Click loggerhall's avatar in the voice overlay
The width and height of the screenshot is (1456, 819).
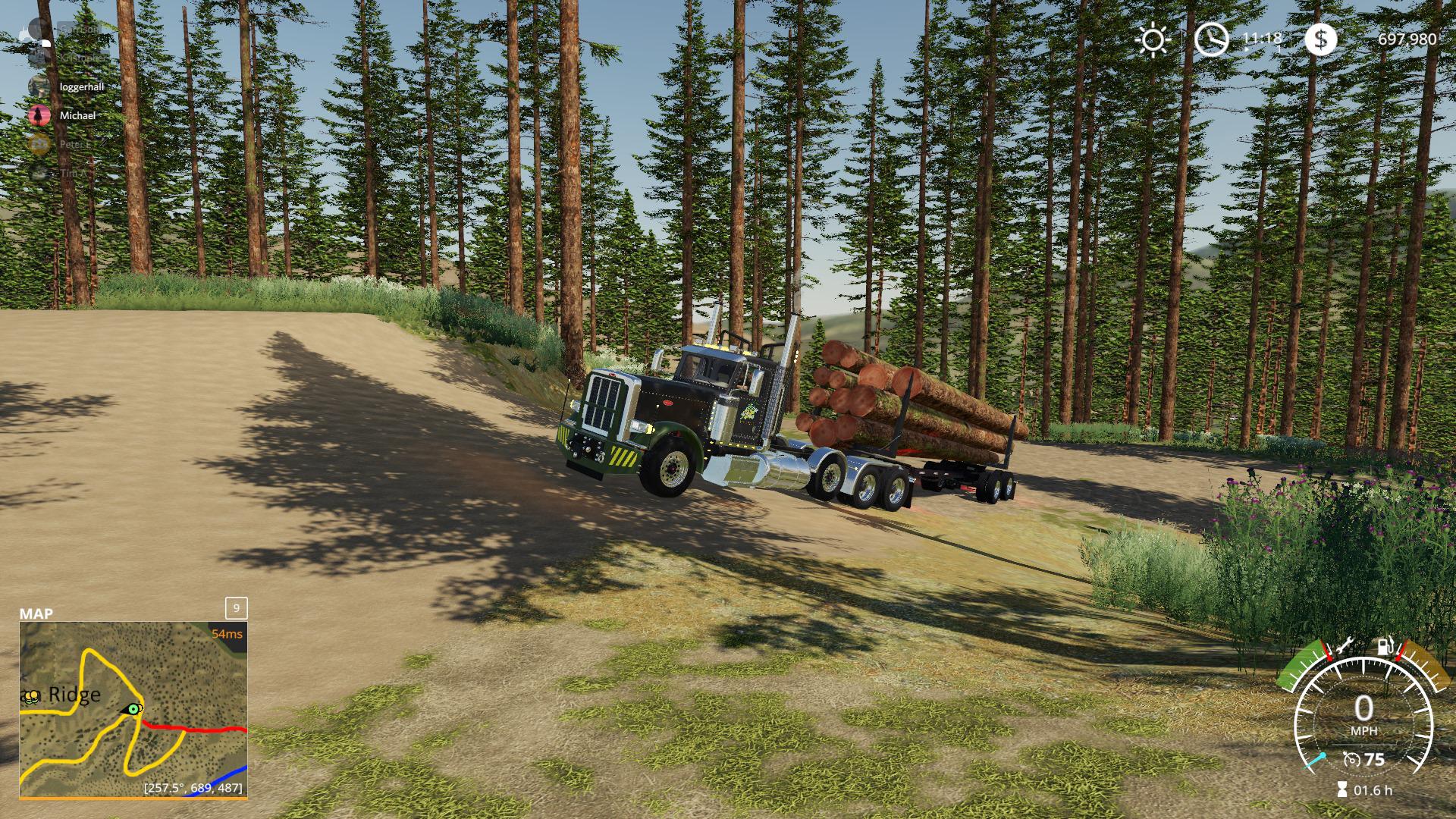39,86
